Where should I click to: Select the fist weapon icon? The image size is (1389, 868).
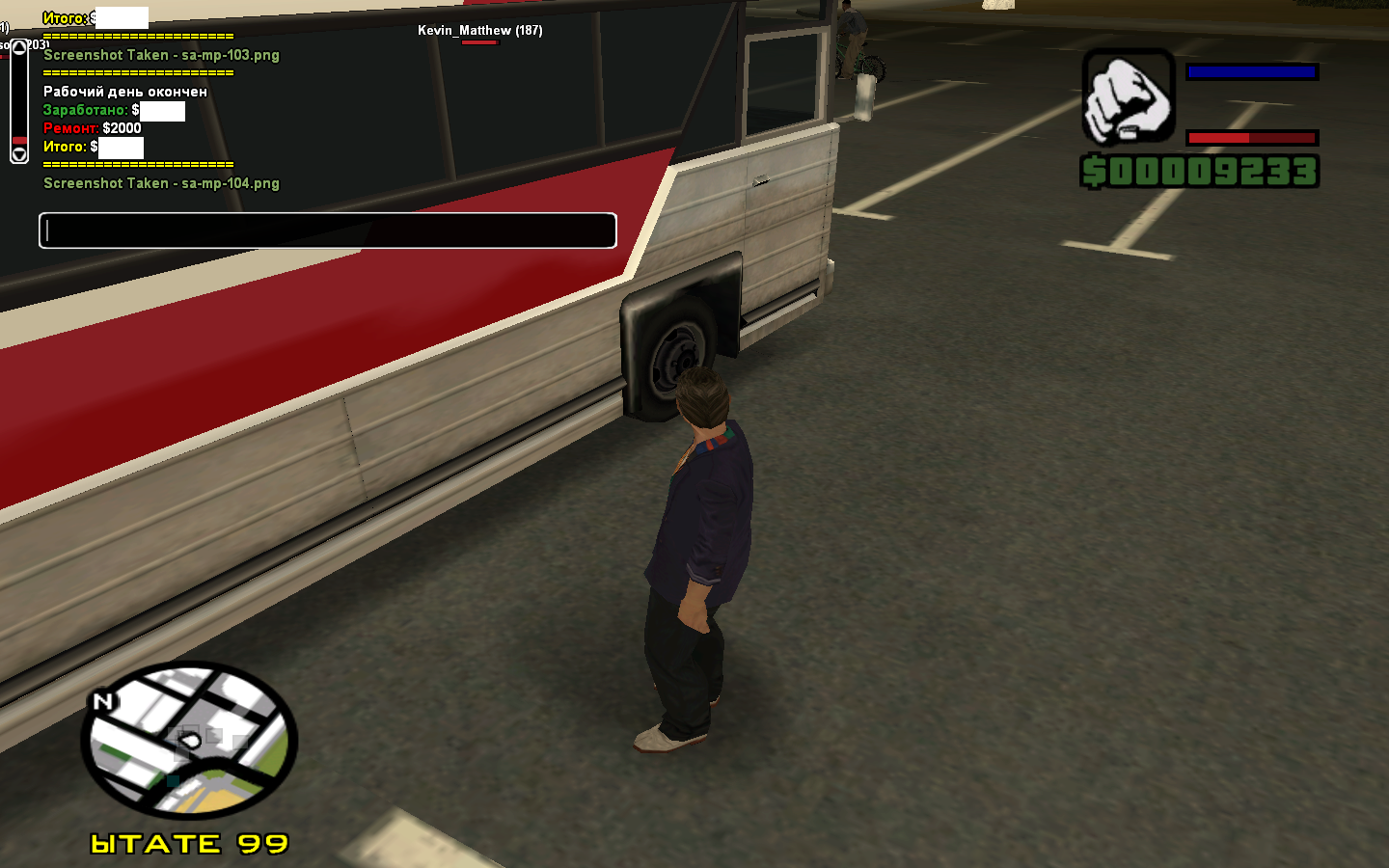pyautogui.click(x=1128, y=97)
